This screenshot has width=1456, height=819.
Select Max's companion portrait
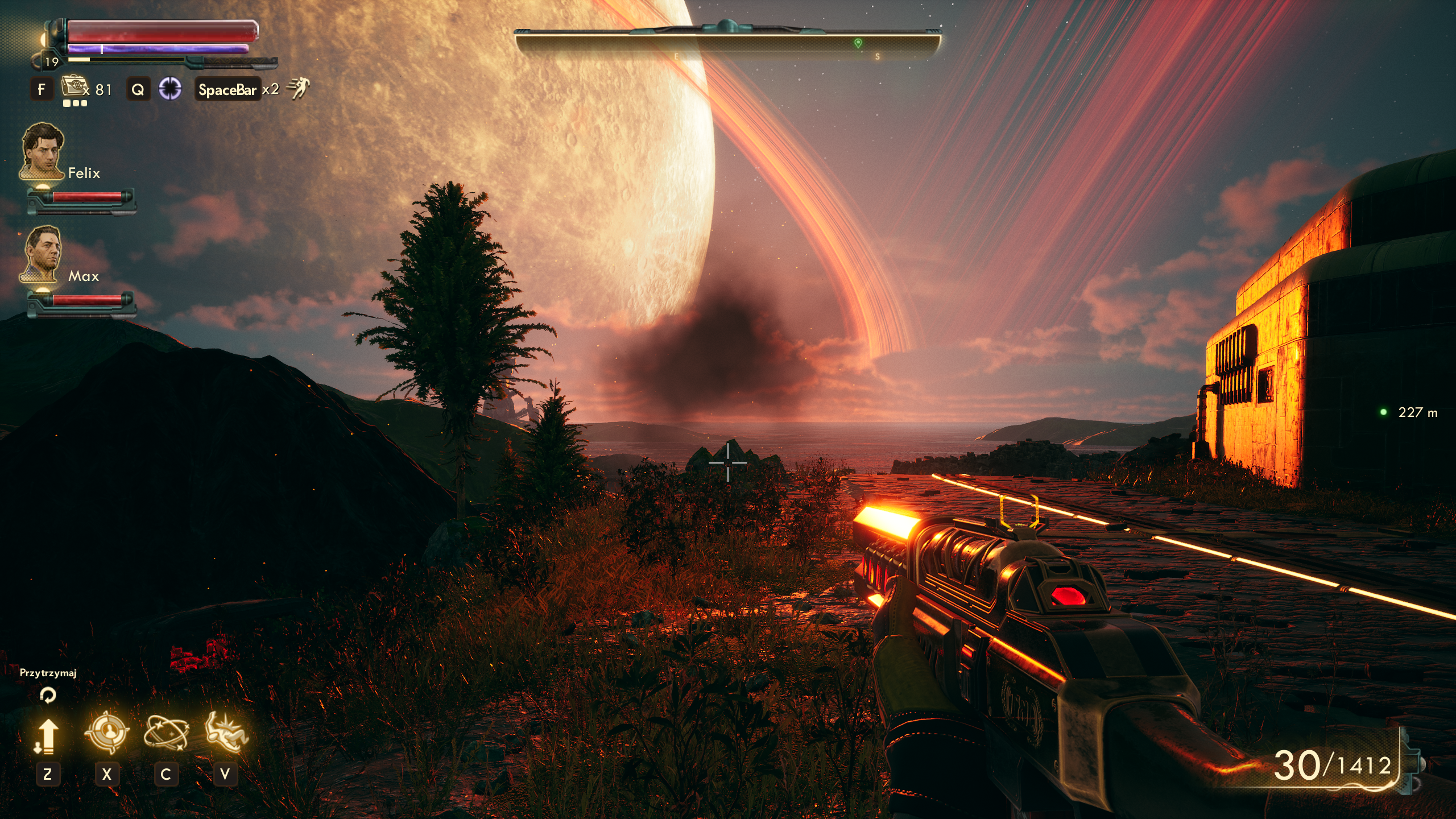pos(42,254)
